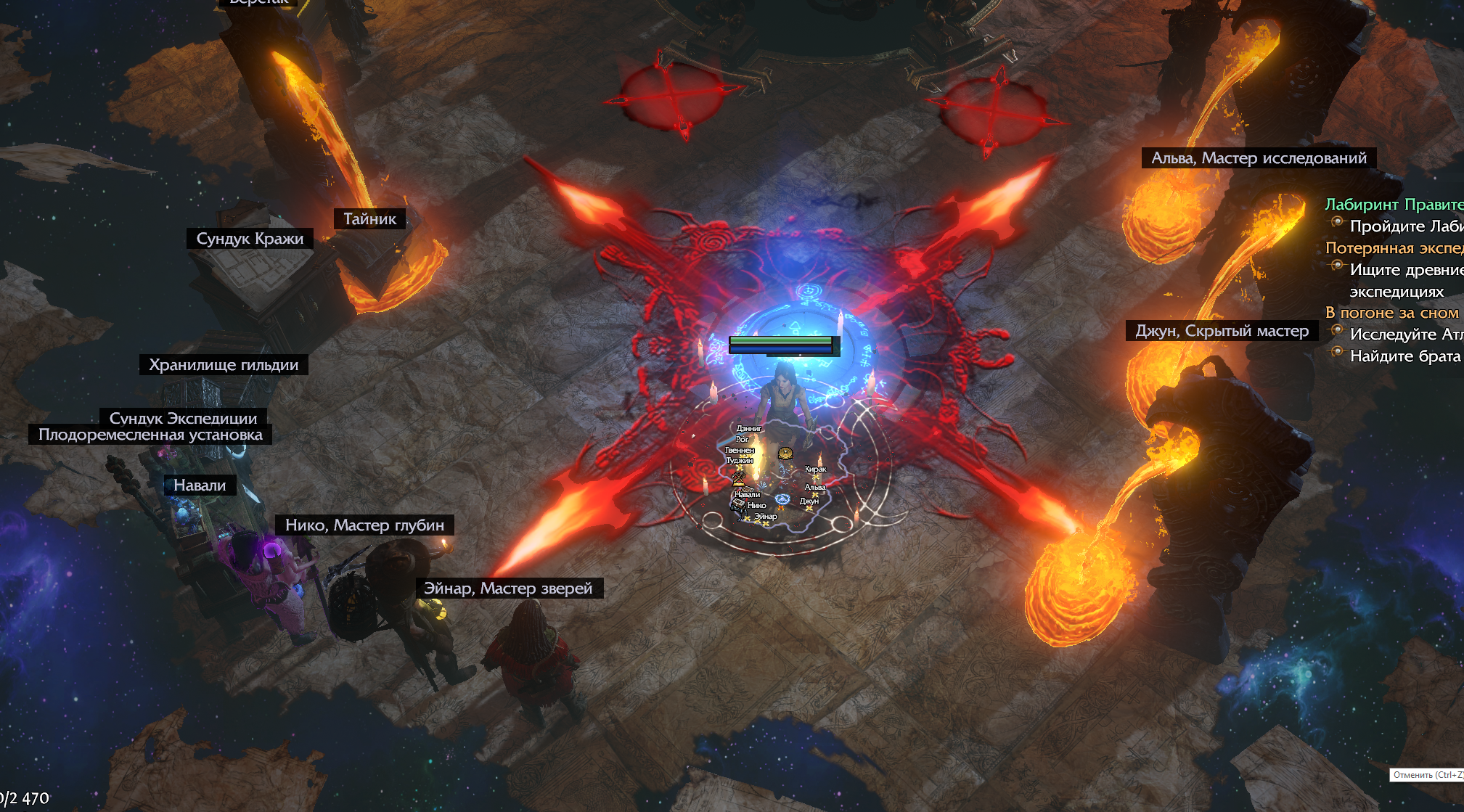Click the В погоне за сном quest title

[1391, 313]
